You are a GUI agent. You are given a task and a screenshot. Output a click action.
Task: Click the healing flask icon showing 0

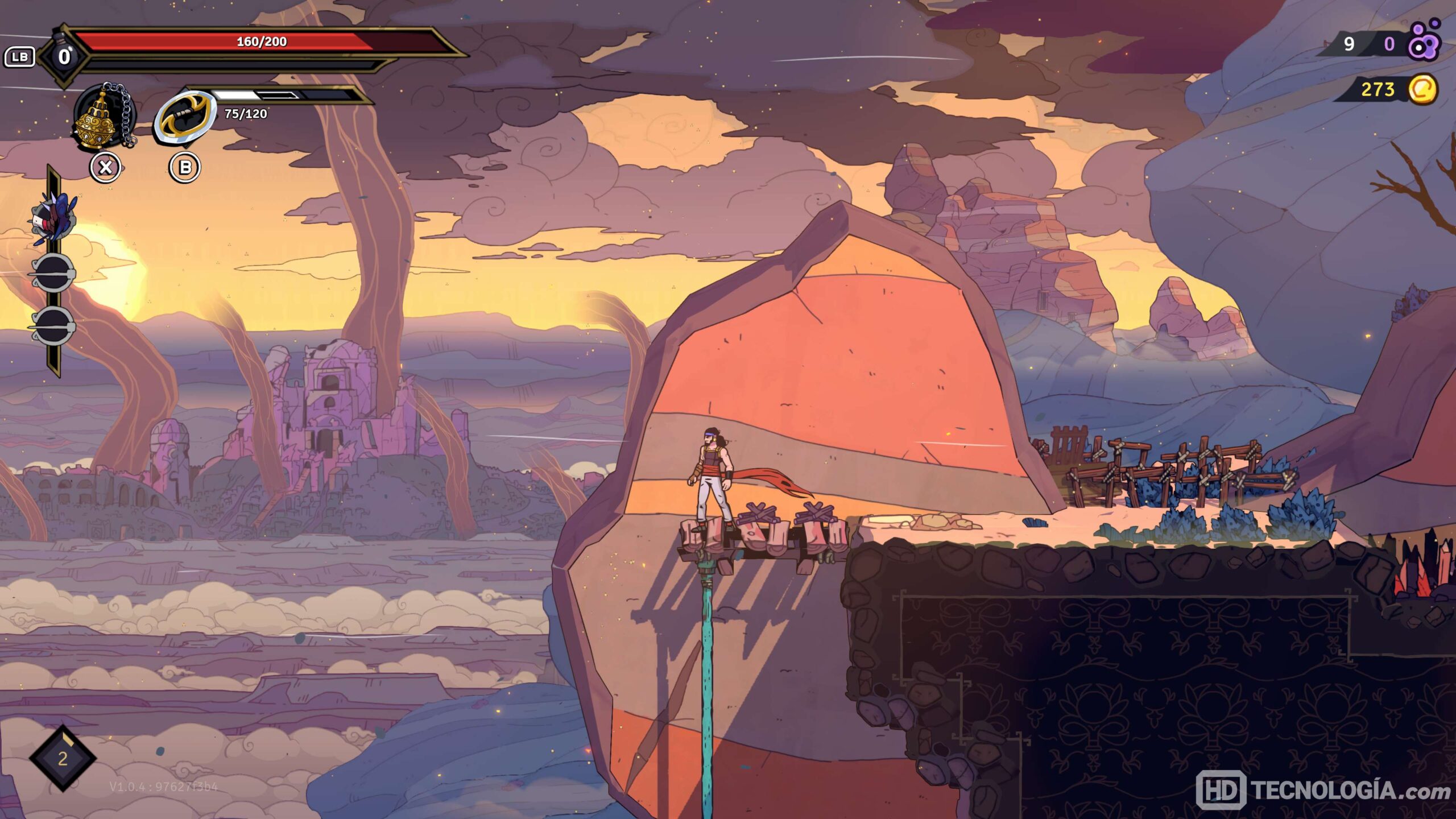[x=64, y=56]
